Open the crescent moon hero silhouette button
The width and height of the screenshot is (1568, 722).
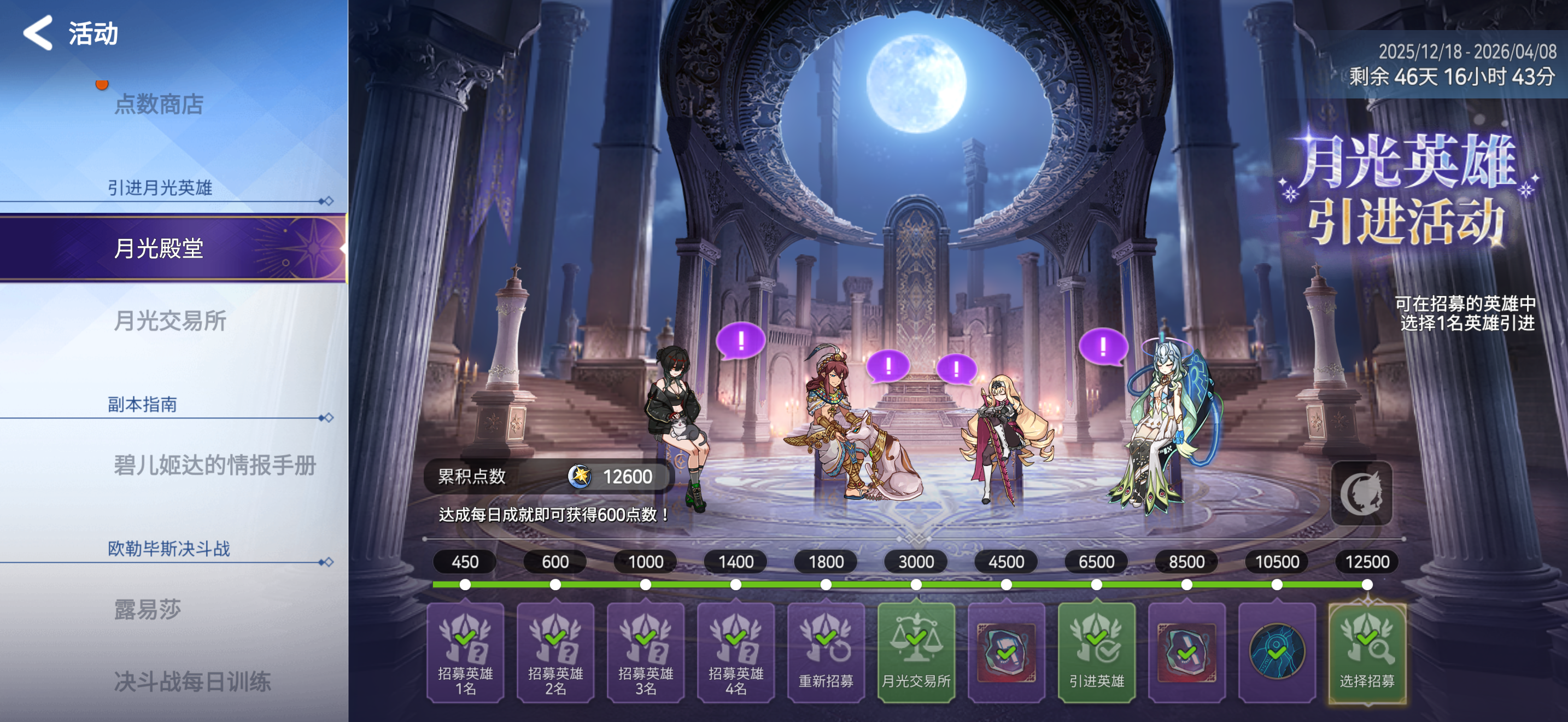1361,493
